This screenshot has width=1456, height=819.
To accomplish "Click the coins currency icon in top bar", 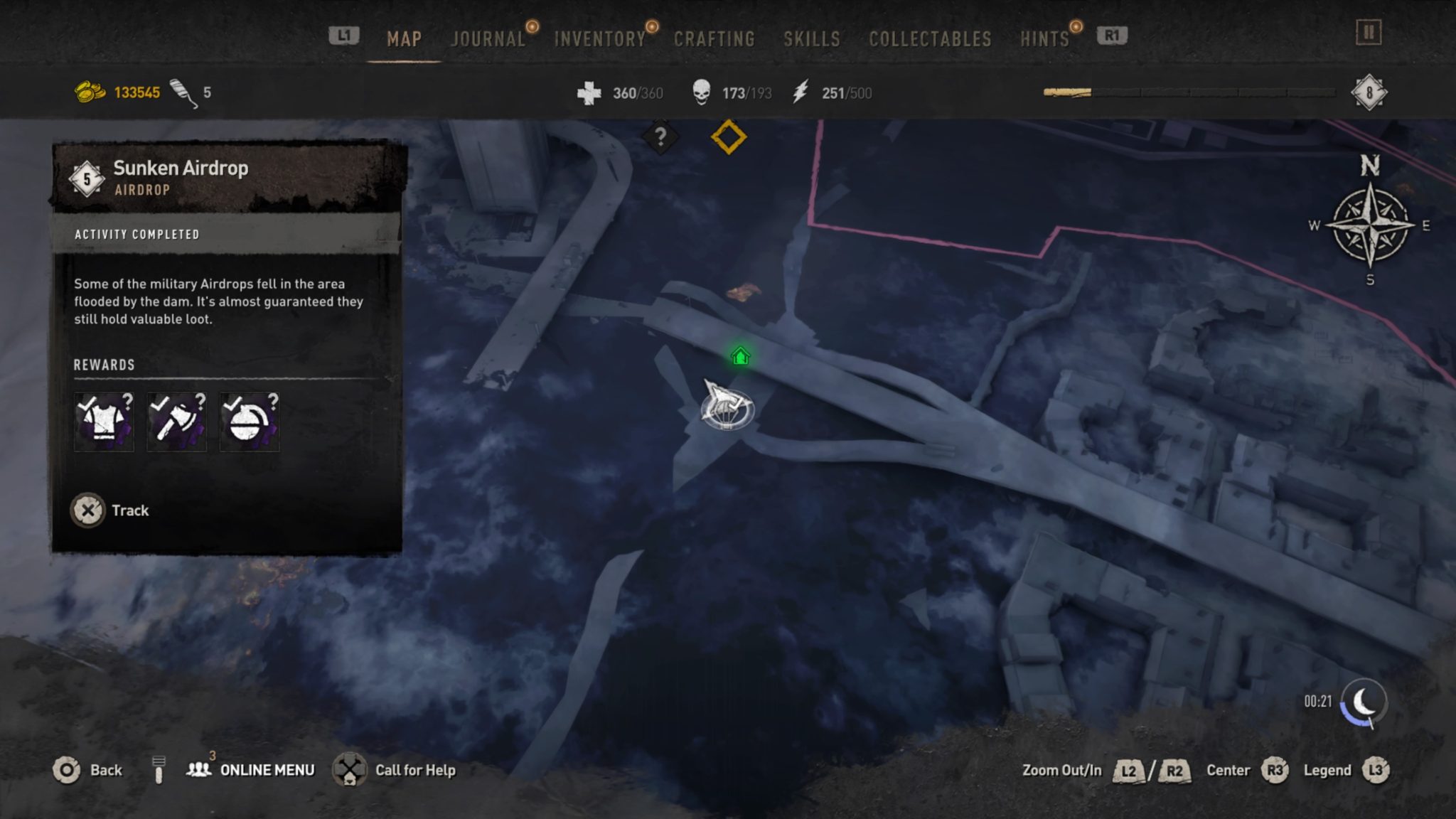I will [89, 91].
